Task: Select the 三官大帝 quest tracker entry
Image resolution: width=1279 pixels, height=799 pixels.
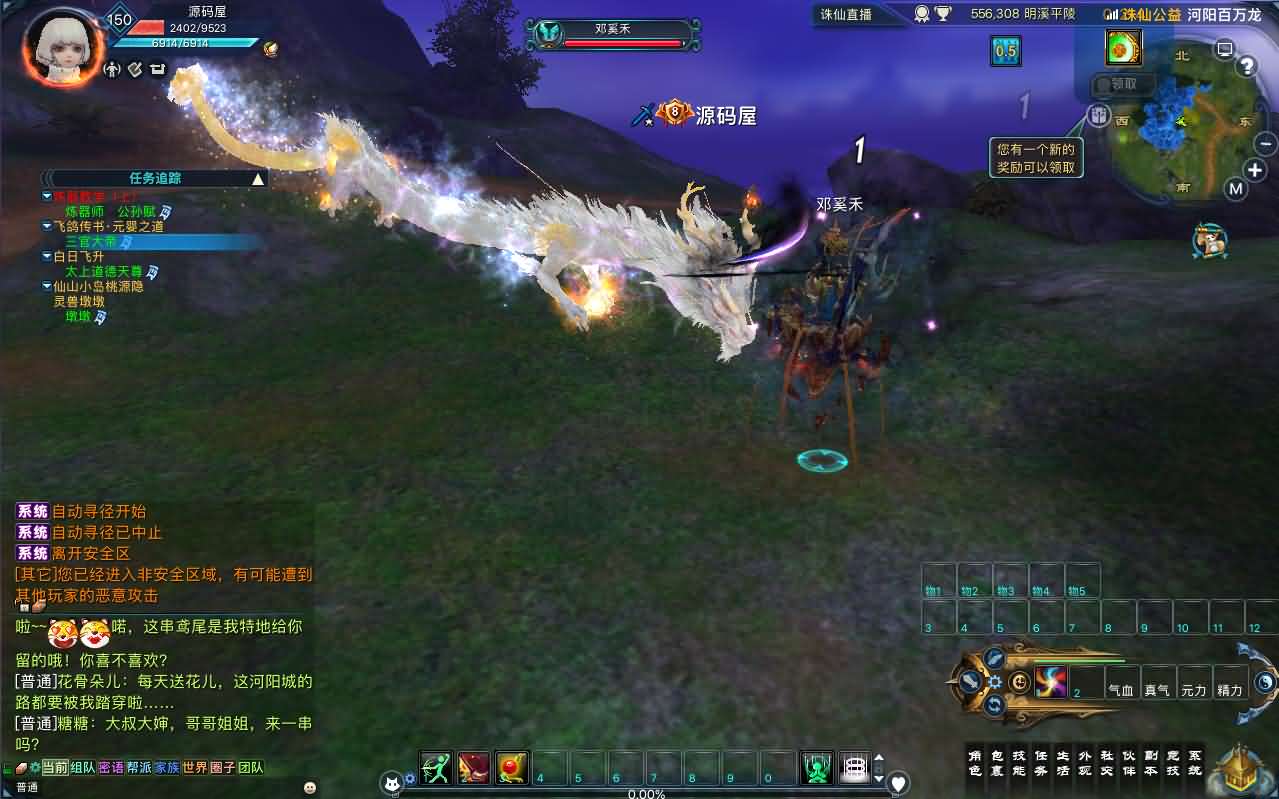Action: pos(92,241)
